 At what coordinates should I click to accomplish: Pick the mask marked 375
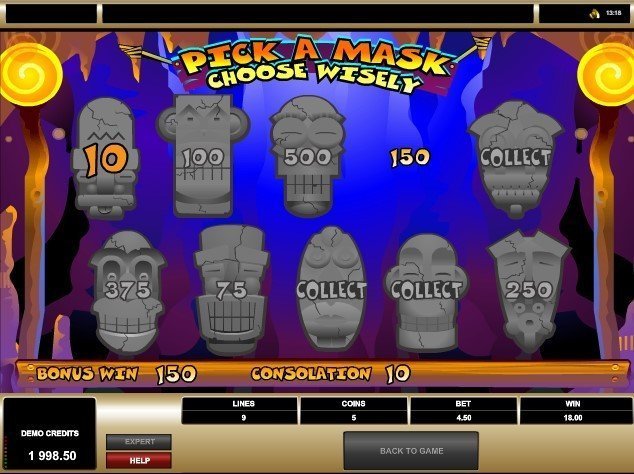[119, 288]
